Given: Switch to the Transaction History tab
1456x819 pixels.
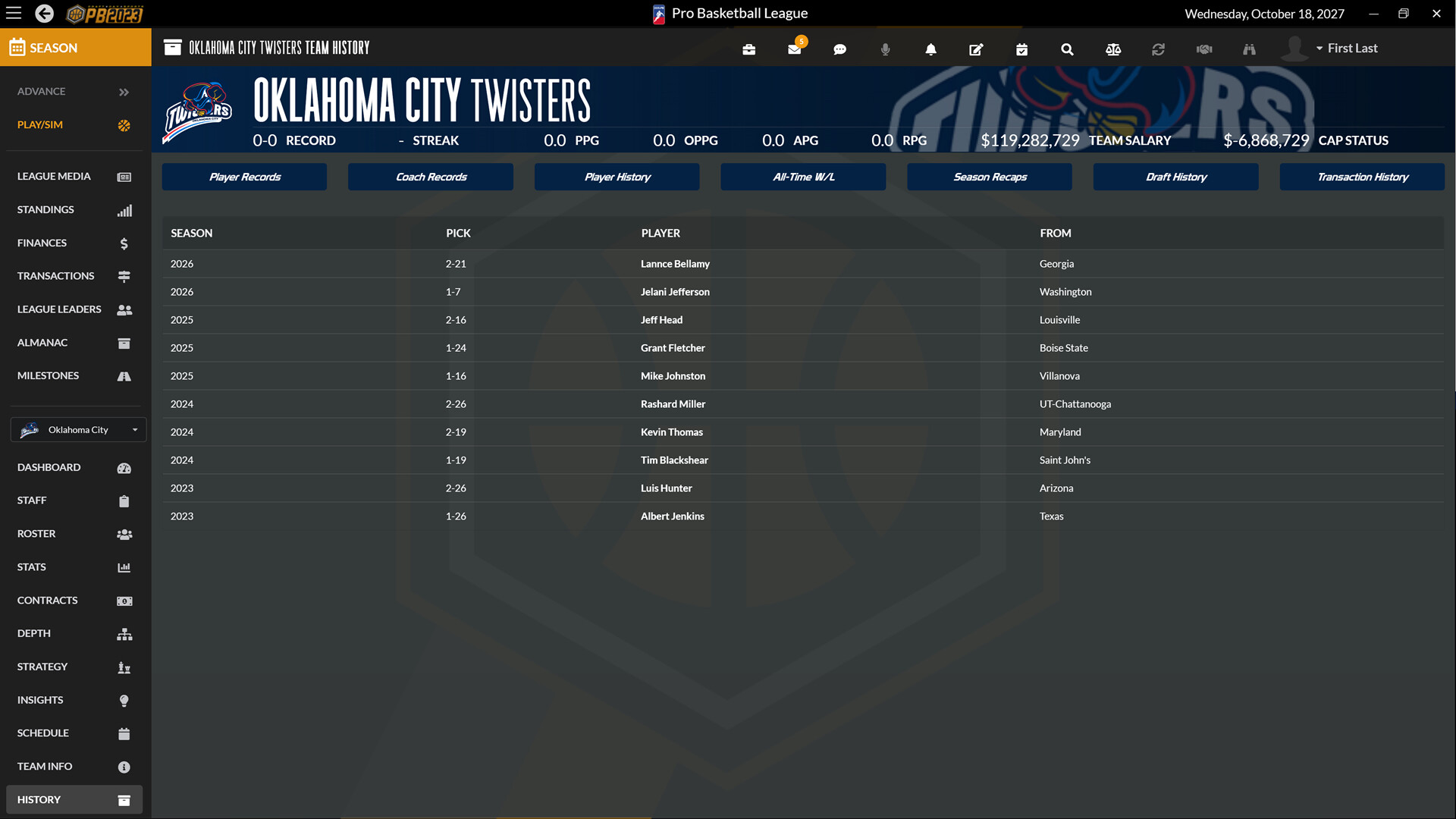Looking at the screenshot, I should click(x=1362, y=177).
